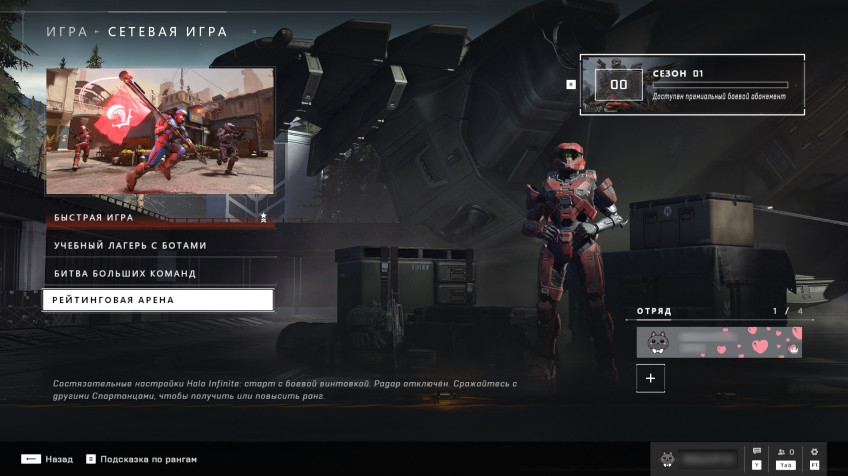Select Рейтинговая арена playlist

tap(158, 300)
